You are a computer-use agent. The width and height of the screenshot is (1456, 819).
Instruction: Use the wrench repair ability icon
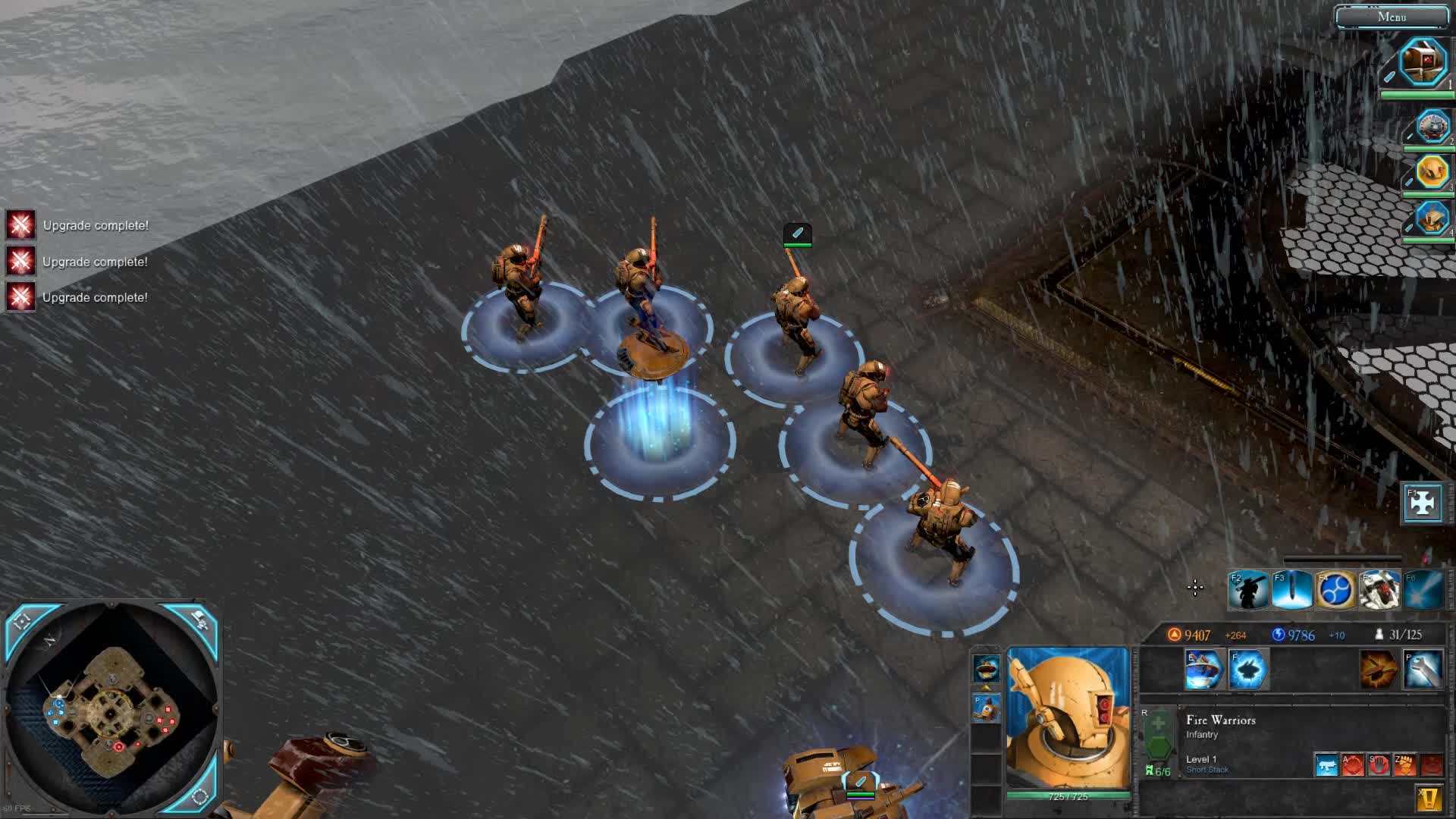(1423, 670)
